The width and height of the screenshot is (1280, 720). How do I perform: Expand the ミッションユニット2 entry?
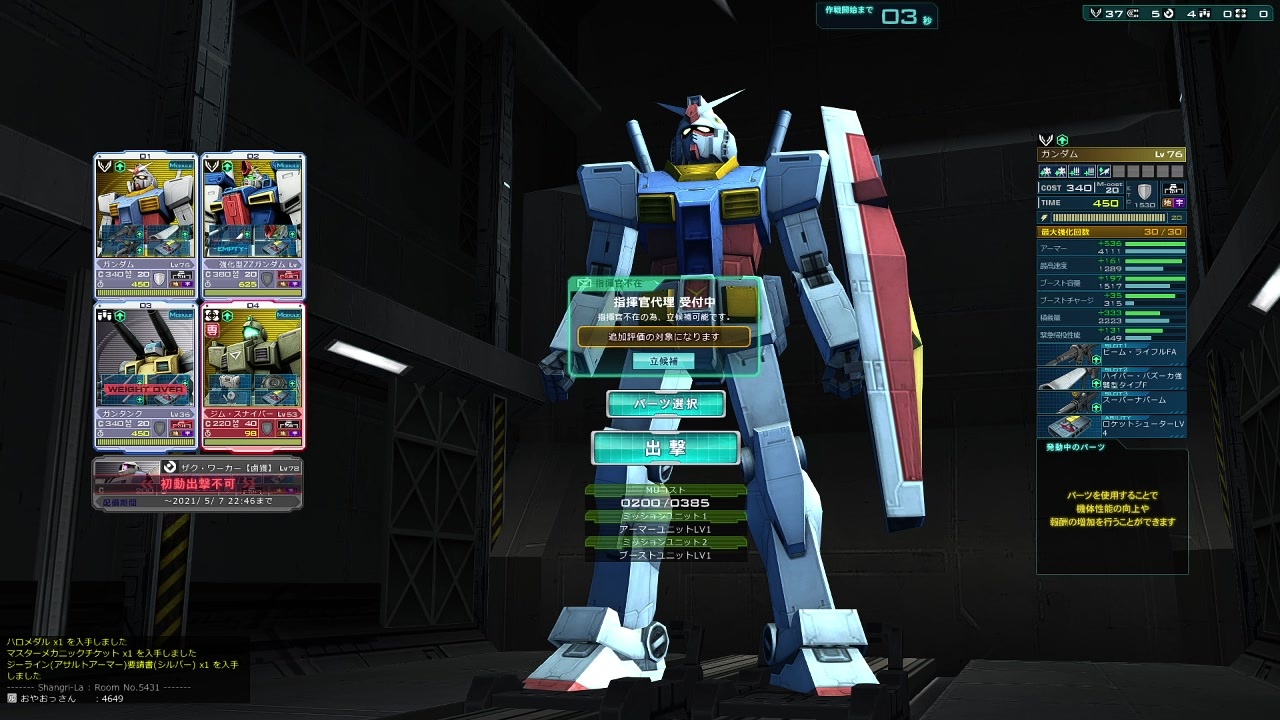click(x=664, y=540)
